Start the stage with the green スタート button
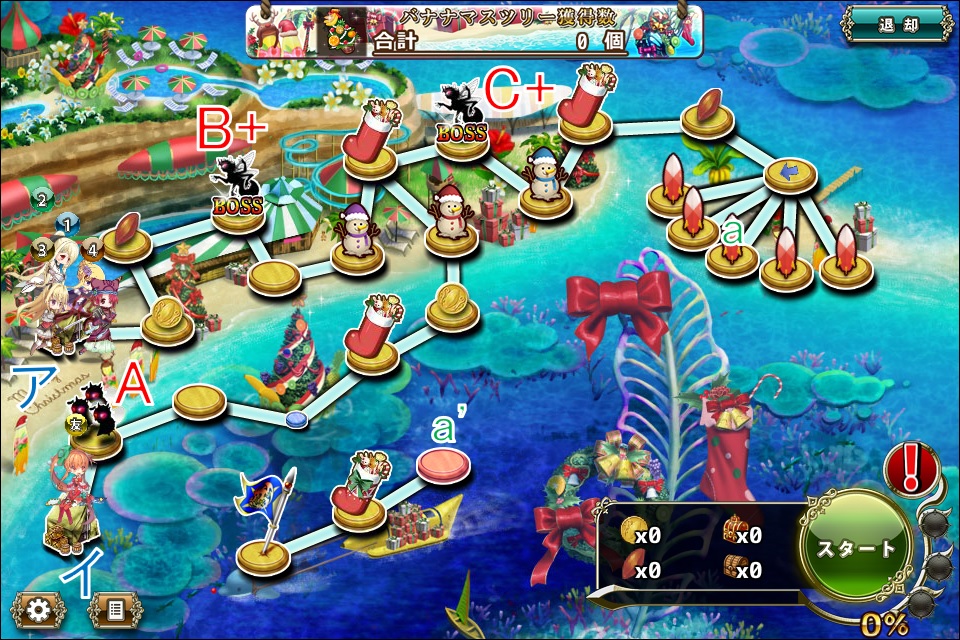Image resolution: width=960 pixels, height=640 pixels. click(856, 548)
